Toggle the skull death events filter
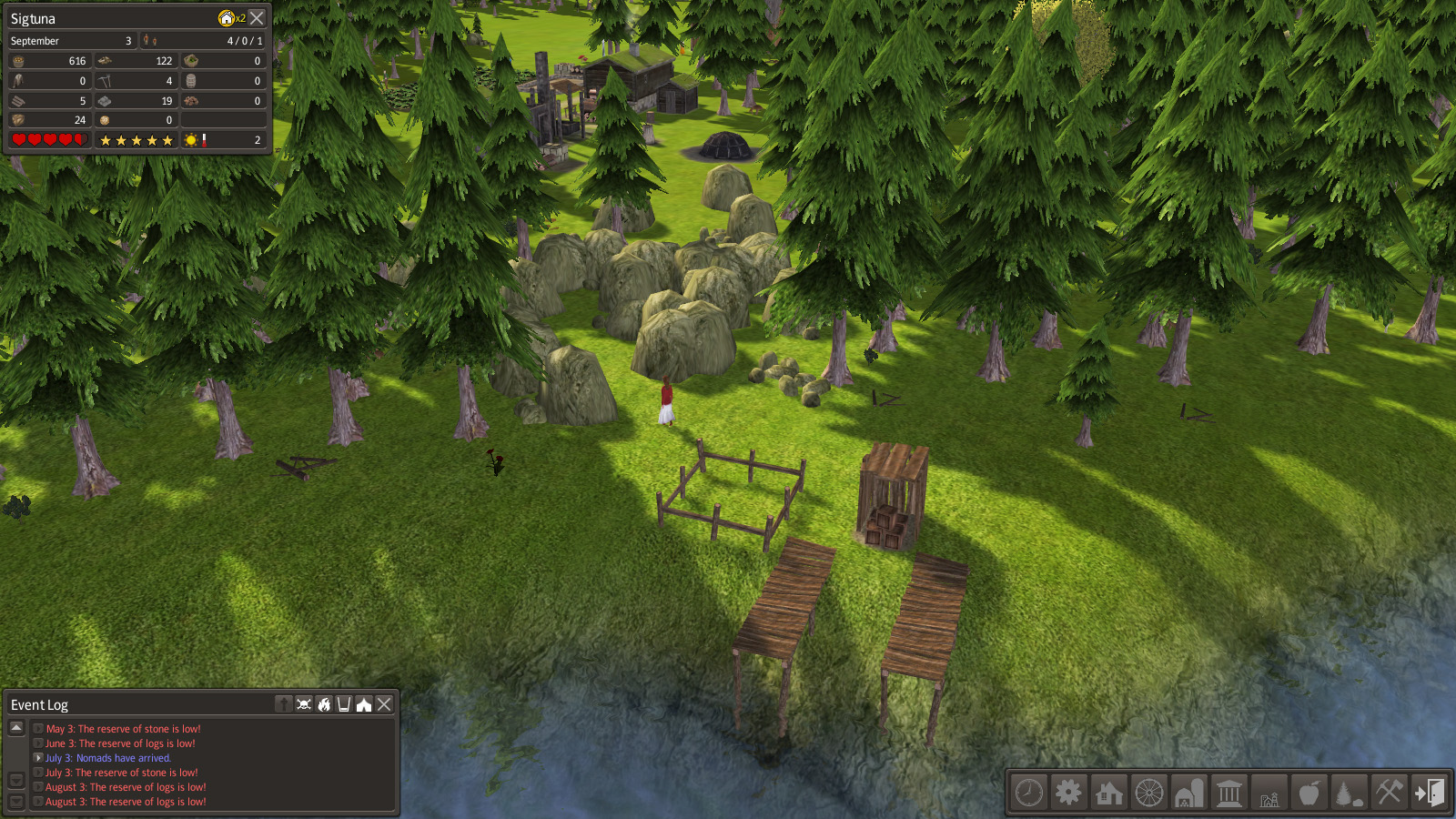 304,704
